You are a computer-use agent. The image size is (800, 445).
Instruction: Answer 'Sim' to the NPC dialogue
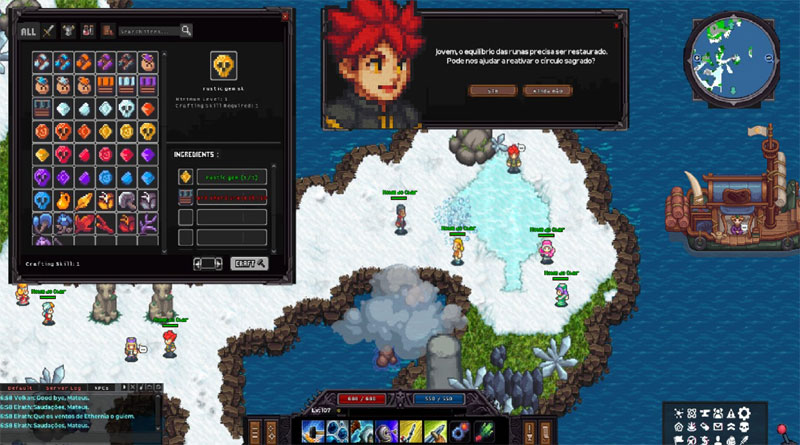coord(491,90)
